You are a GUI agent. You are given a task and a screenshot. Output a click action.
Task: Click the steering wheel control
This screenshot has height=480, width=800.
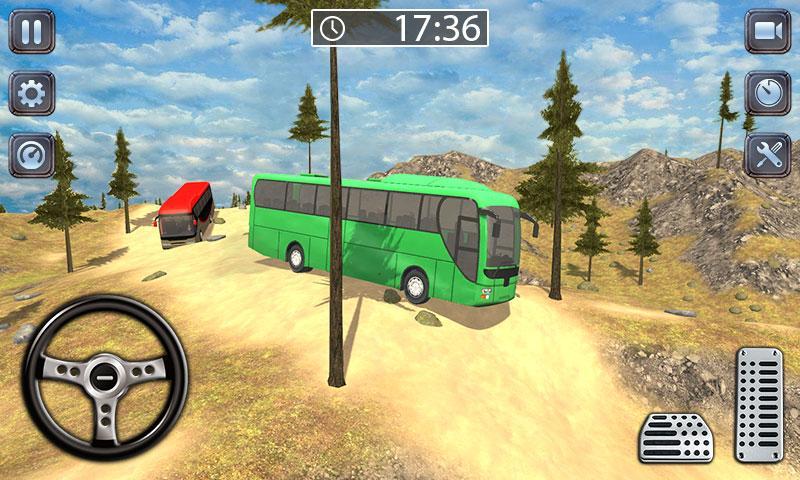pyautogui.click(x=105, y=377)
